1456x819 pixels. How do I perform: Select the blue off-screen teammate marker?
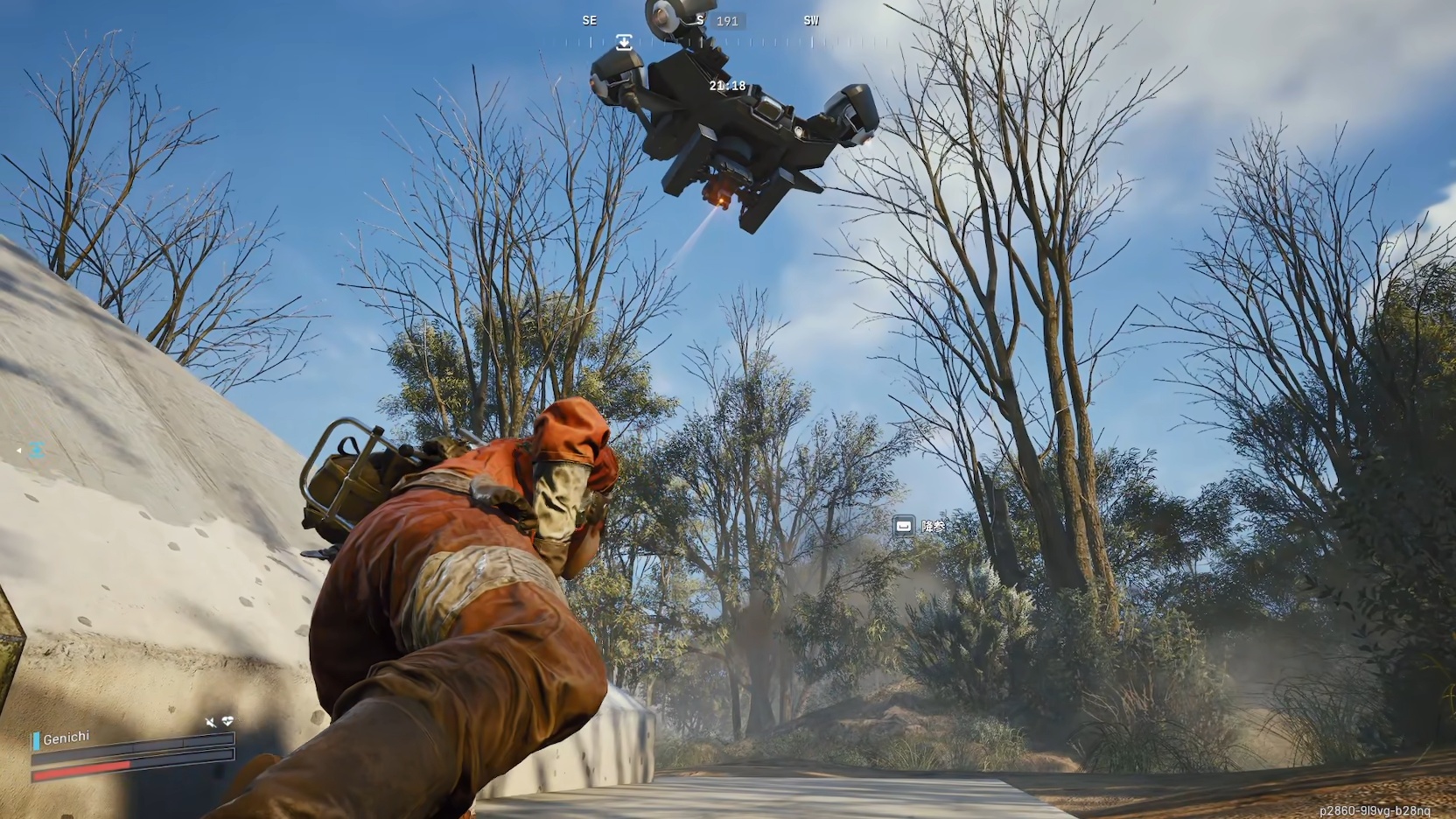[x=36, y=450]
